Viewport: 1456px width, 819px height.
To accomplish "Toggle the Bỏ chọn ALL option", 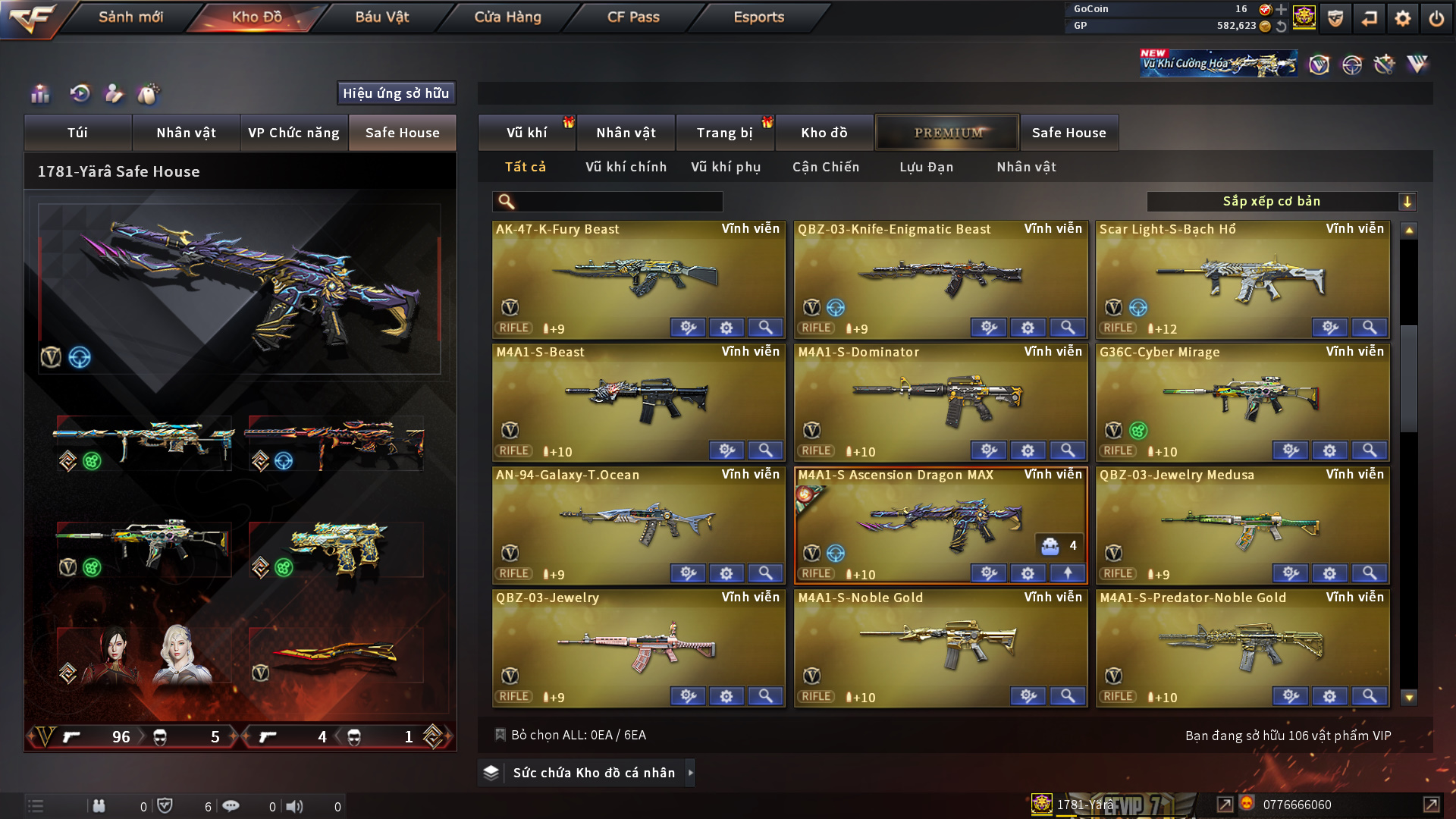I will 500,735.
